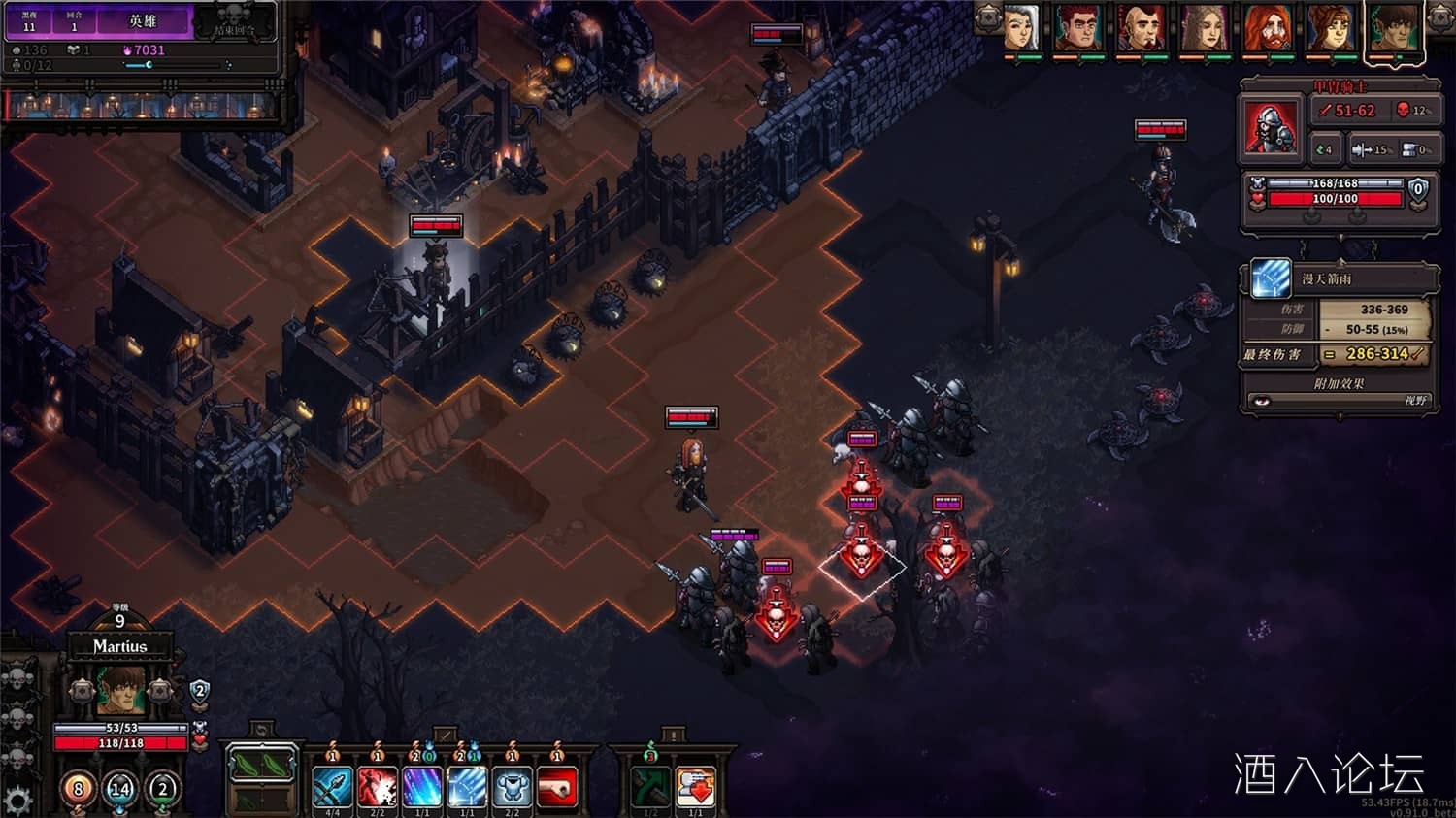The width and height of the screenshot is (1456, 818).
Task: Select the white-haired hero portrait
Action: pos(1021,27)
